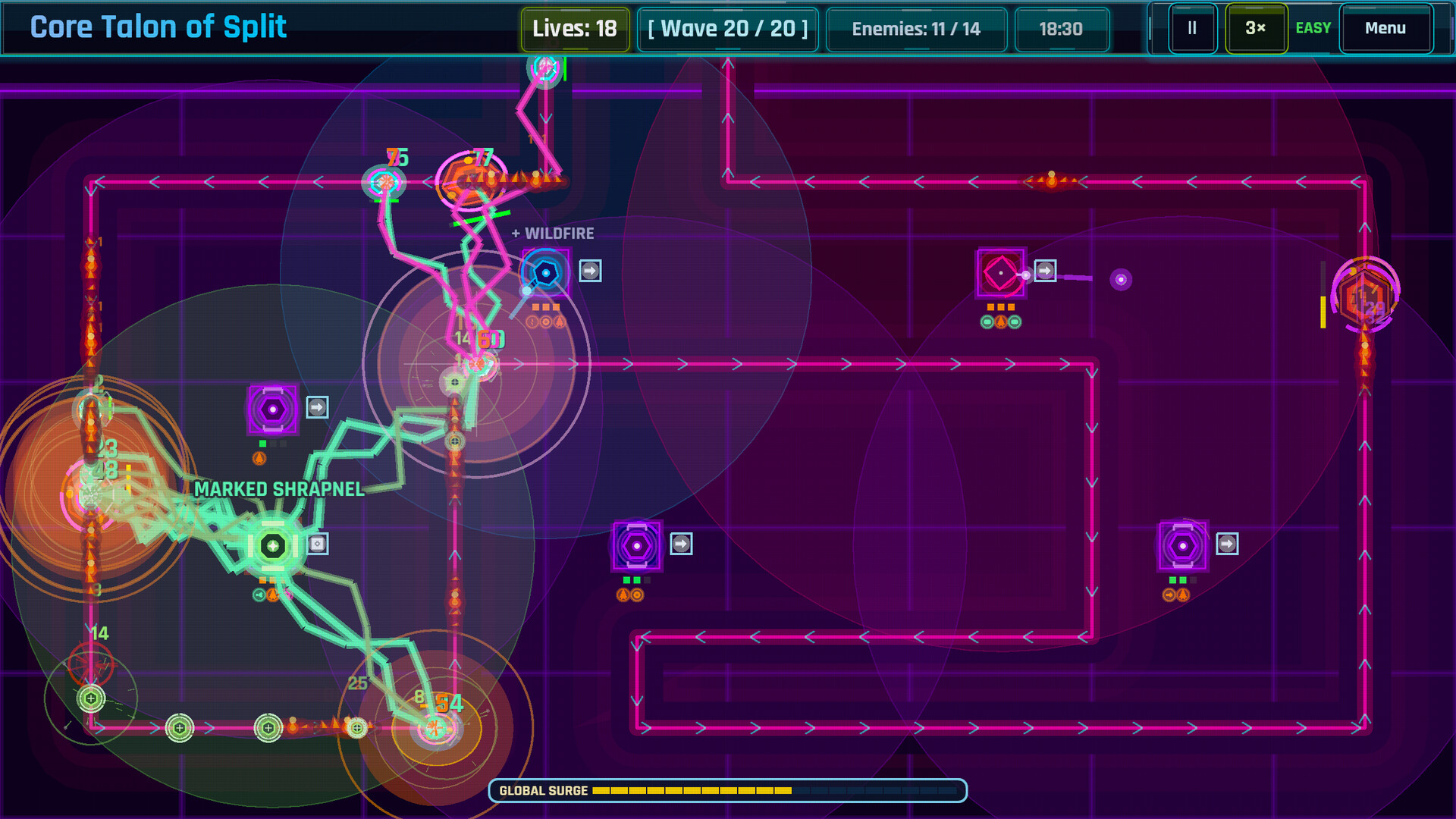Click the 18:30 timer display
Image resolution: width=1456 pixels, height=819 pixels.
click(1062, 29)
